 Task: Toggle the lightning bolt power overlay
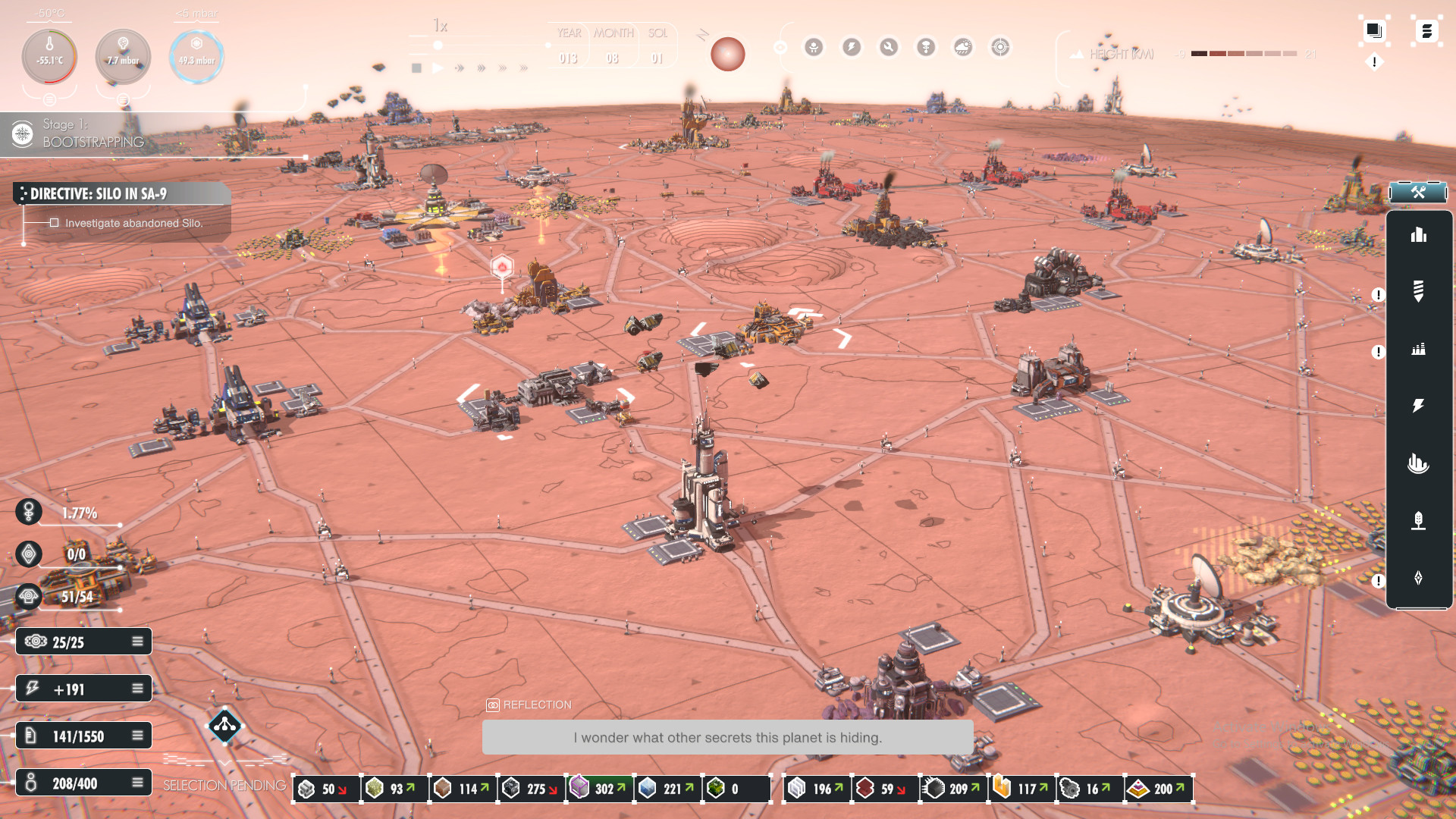(852, 48)
